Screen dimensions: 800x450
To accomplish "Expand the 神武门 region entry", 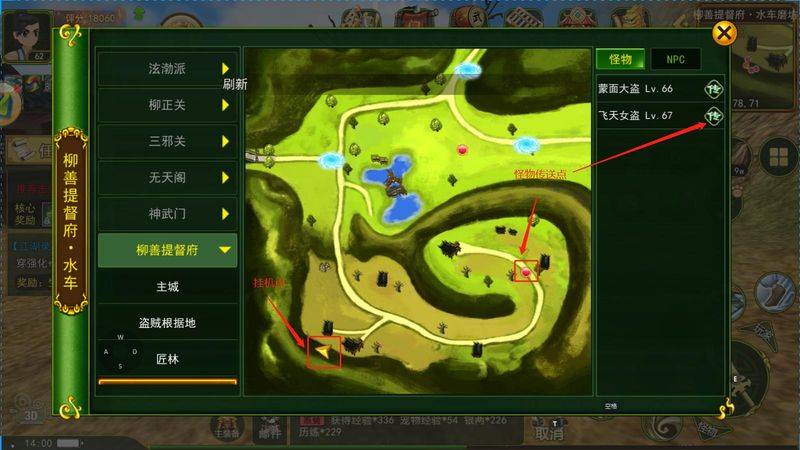I will (168, 214).
